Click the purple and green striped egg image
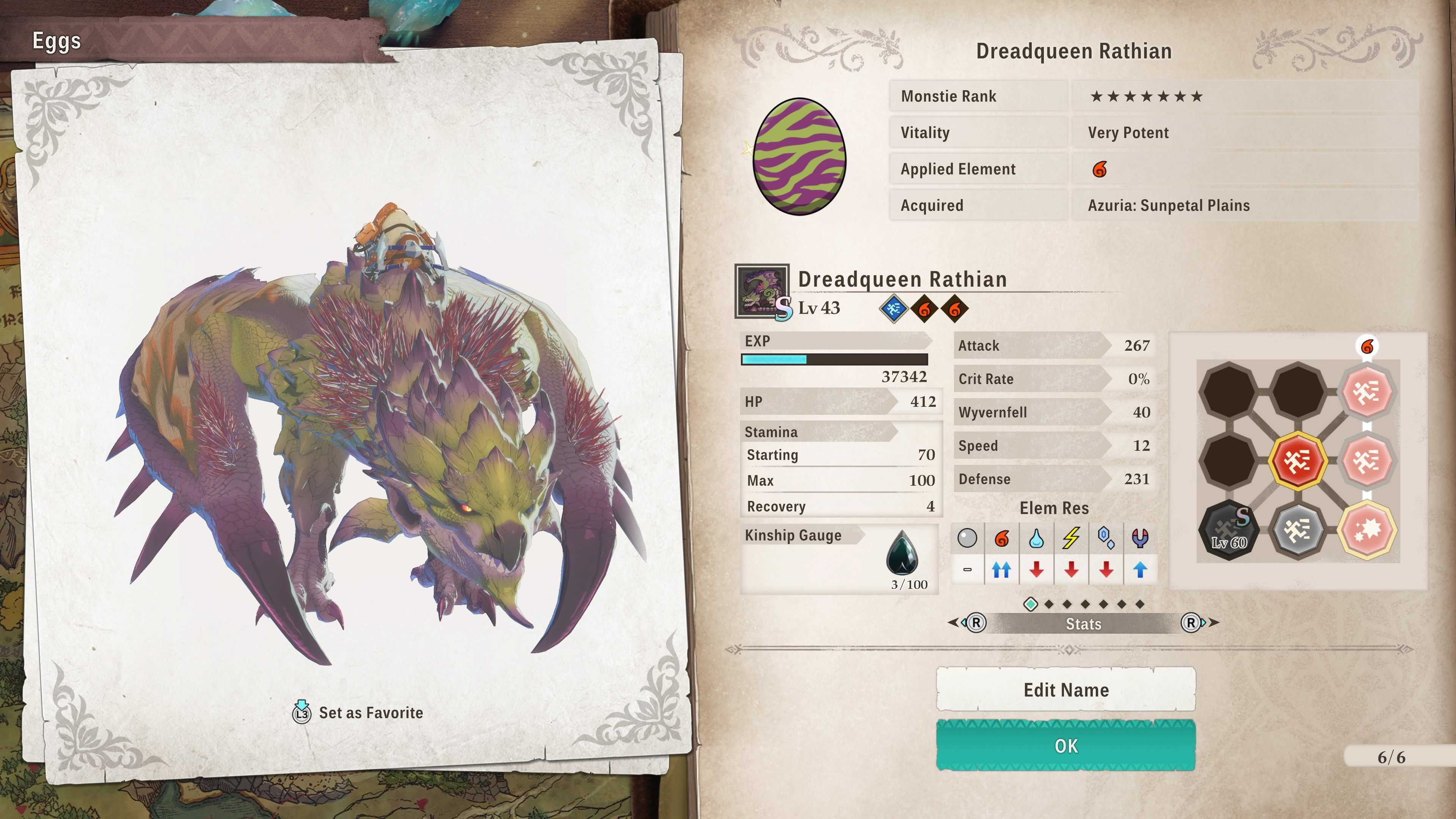The width and height of the screenshot is (1456, 819). point(799,157)
